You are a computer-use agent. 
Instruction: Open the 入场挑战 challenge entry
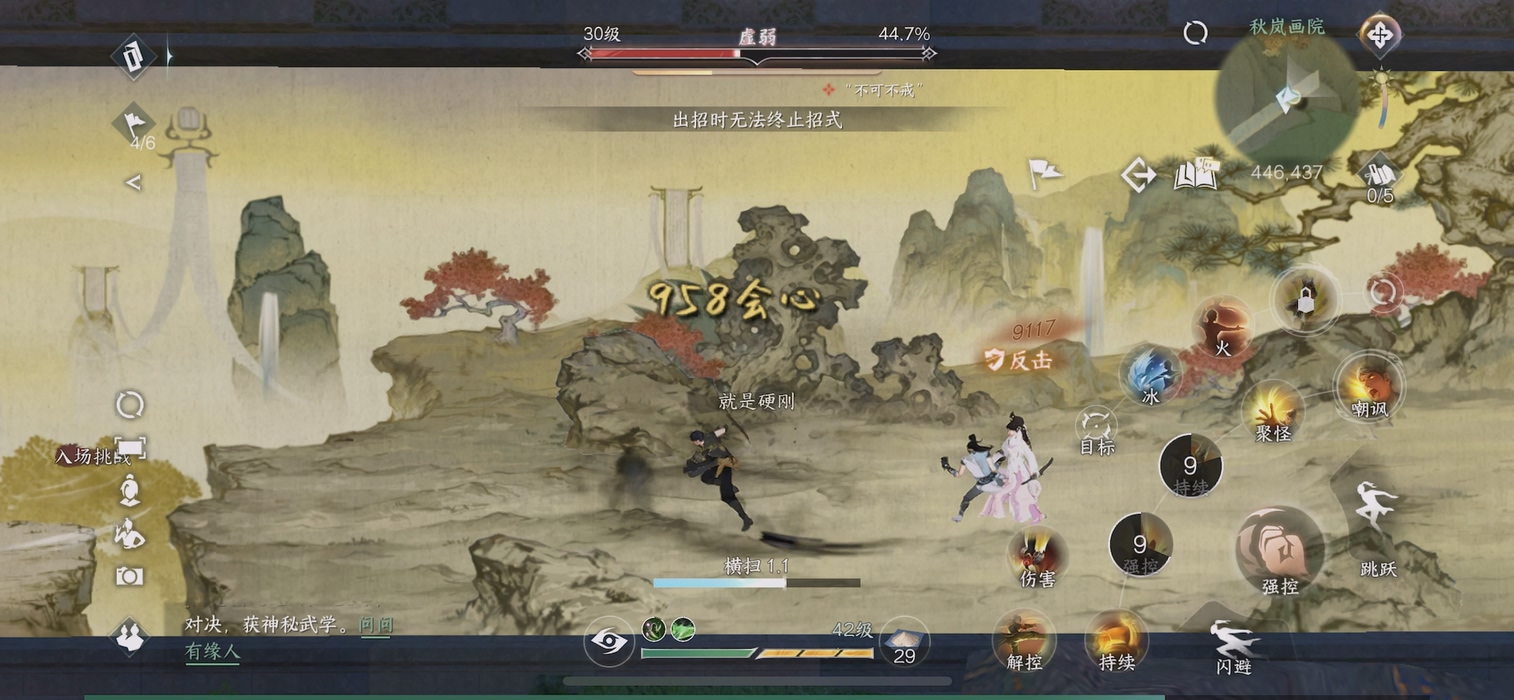tap(95, 456)
